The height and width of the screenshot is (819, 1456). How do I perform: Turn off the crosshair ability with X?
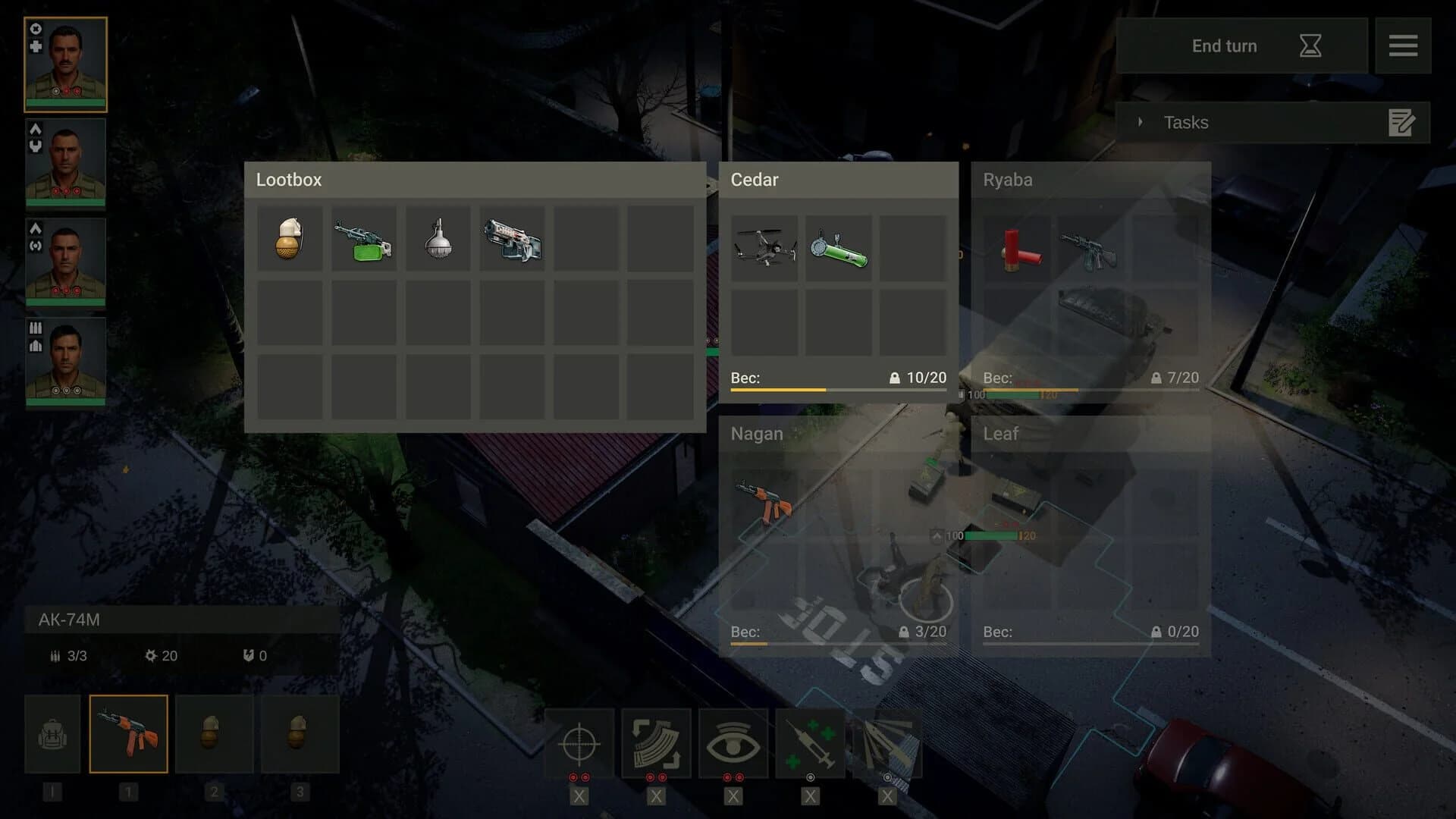pos(579,796)
